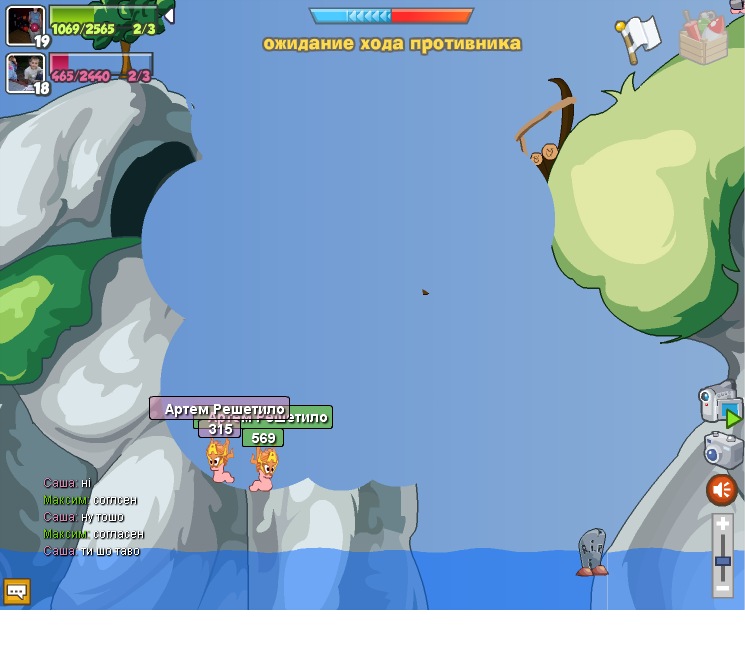Start video recording with the camcorder icon
The width and height of the screenshot is (745, 650).
(718, 403)
